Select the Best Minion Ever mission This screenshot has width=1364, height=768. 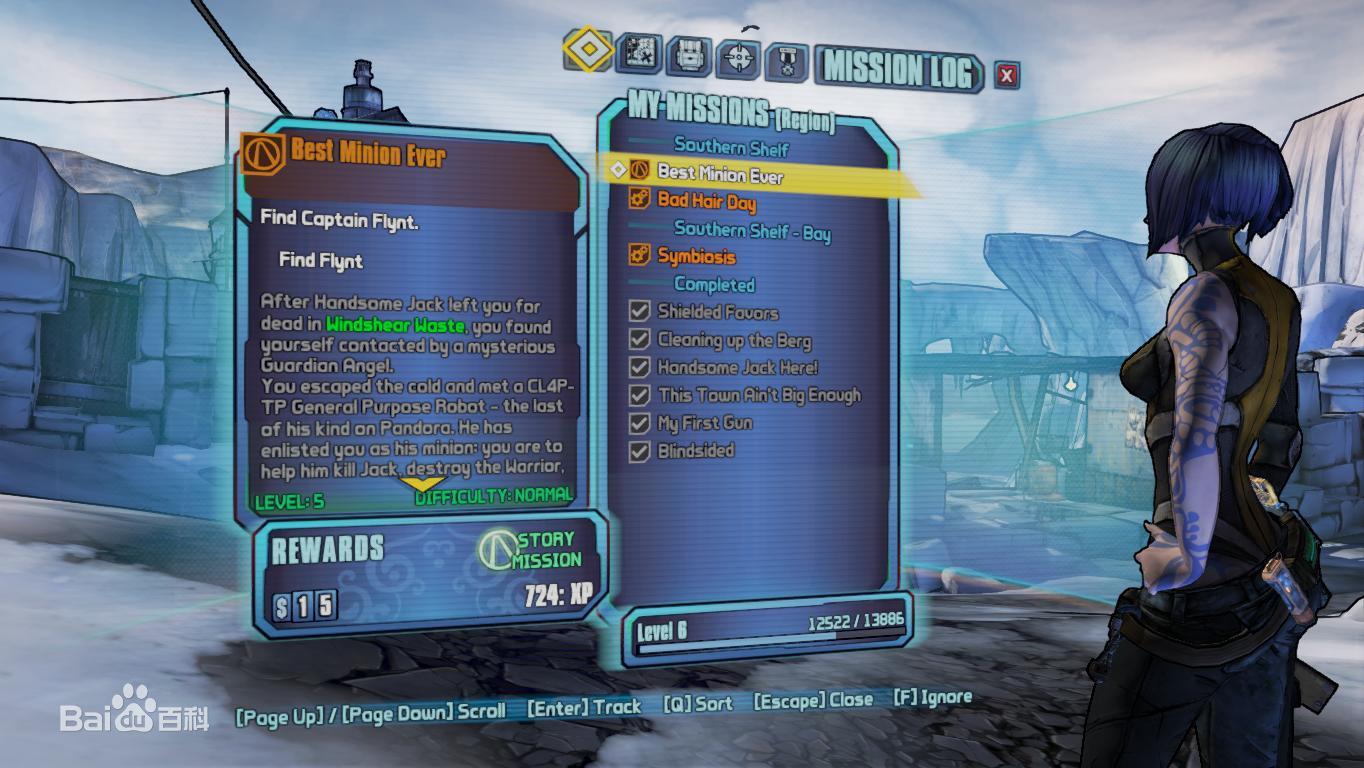point(720,174)
